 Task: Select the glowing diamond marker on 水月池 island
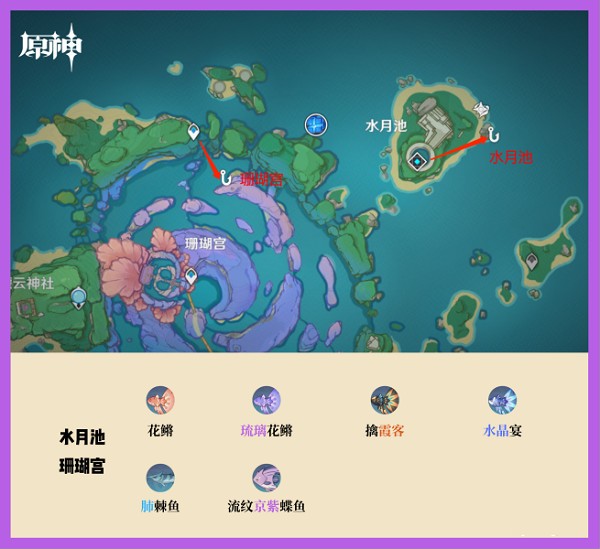pos(418,157)
